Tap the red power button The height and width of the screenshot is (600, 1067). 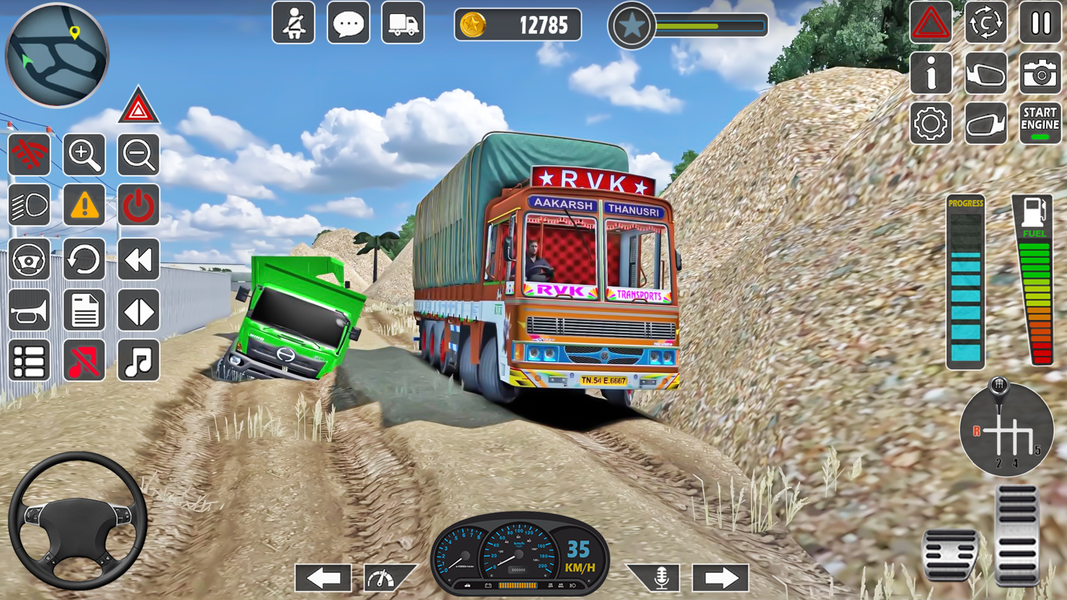click(138, 206)
